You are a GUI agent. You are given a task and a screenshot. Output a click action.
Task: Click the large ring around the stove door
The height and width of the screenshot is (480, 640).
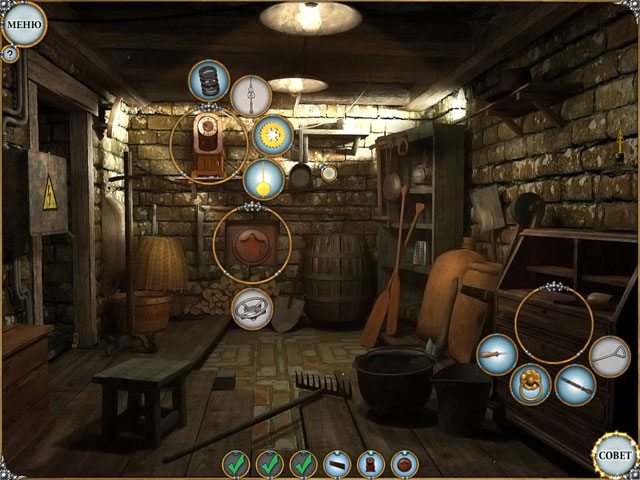click(x=252, y=244)
